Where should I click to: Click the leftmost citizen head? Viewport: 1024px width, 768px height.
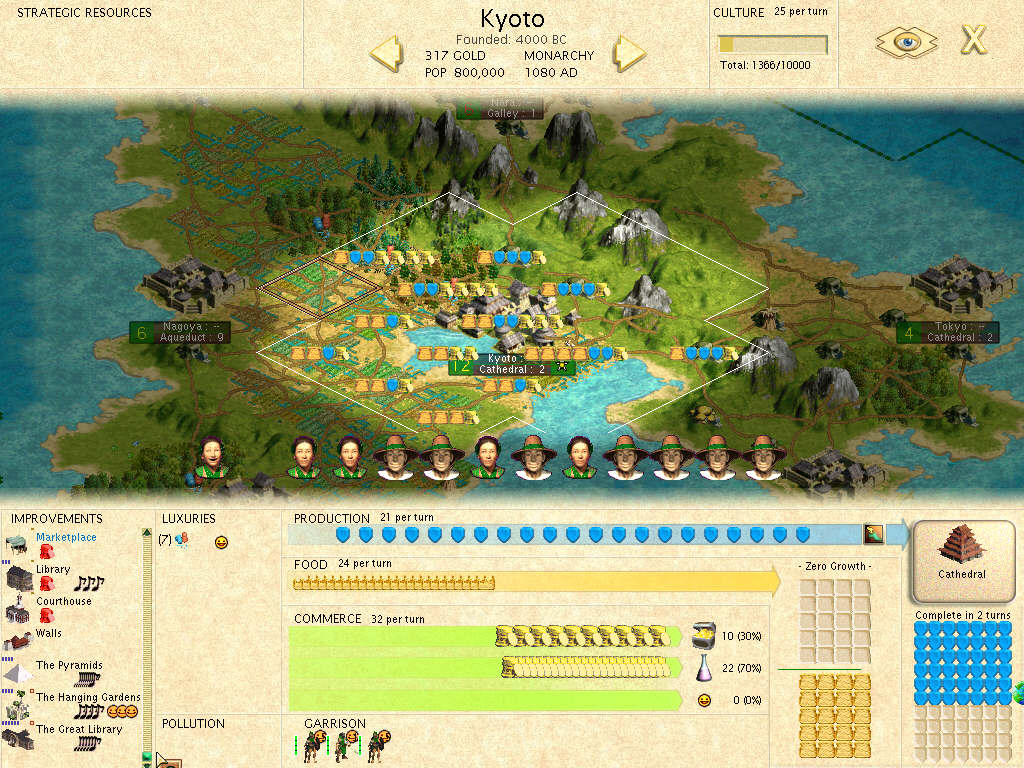tap(211, 457)
